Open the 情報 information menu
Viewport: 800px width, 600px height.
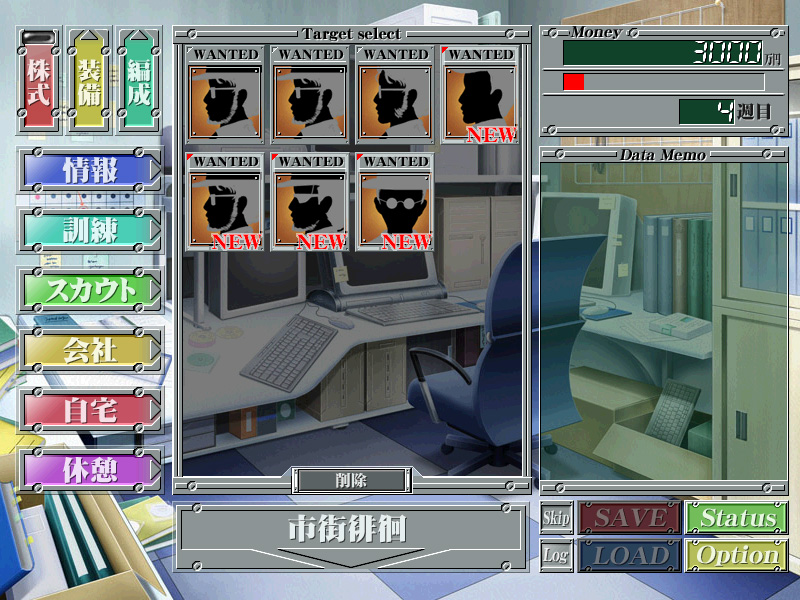point(89,170)
